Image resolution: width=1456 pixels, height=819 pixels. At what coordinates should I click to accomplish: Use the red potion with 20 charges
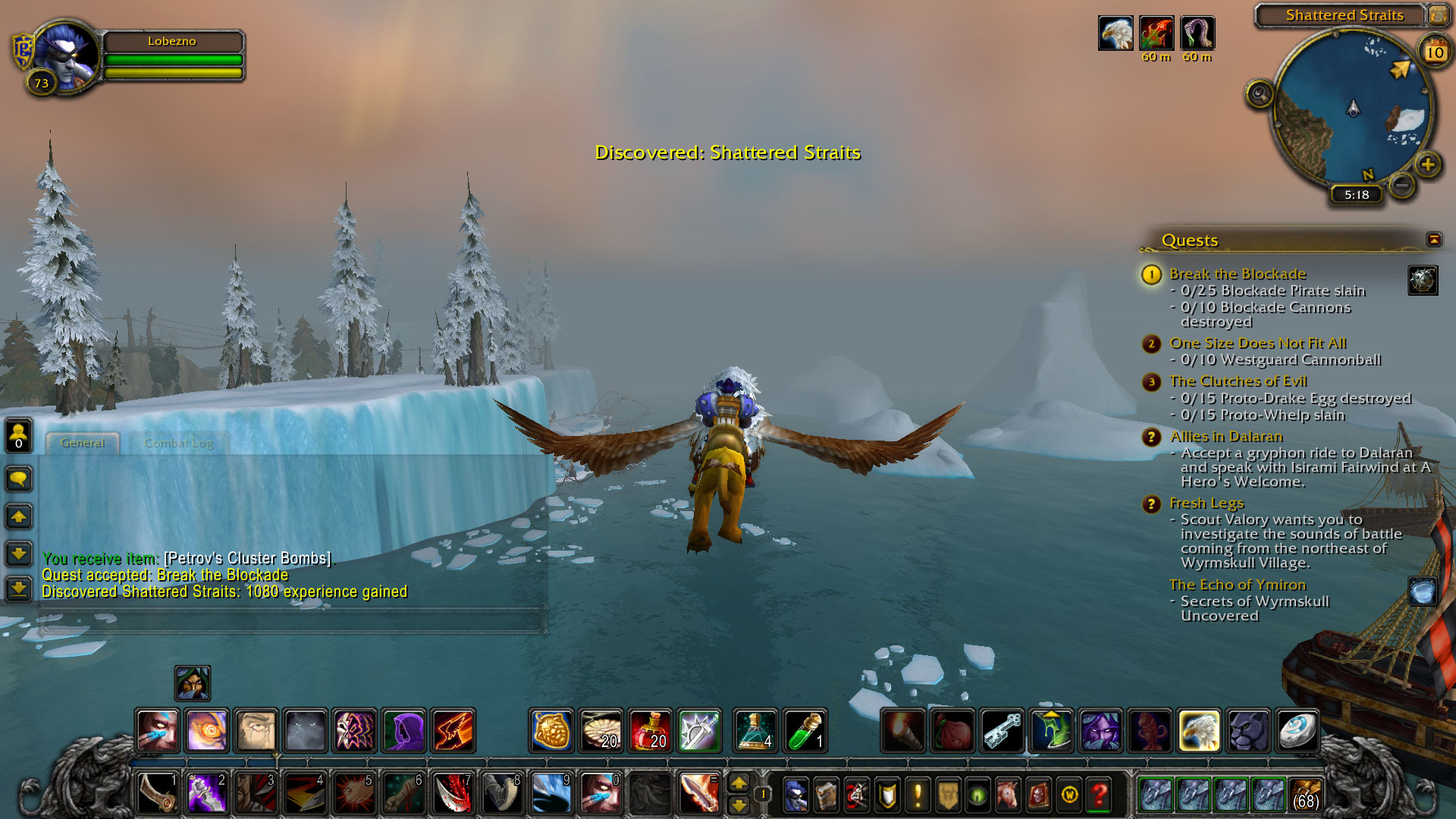coord(650,730)
